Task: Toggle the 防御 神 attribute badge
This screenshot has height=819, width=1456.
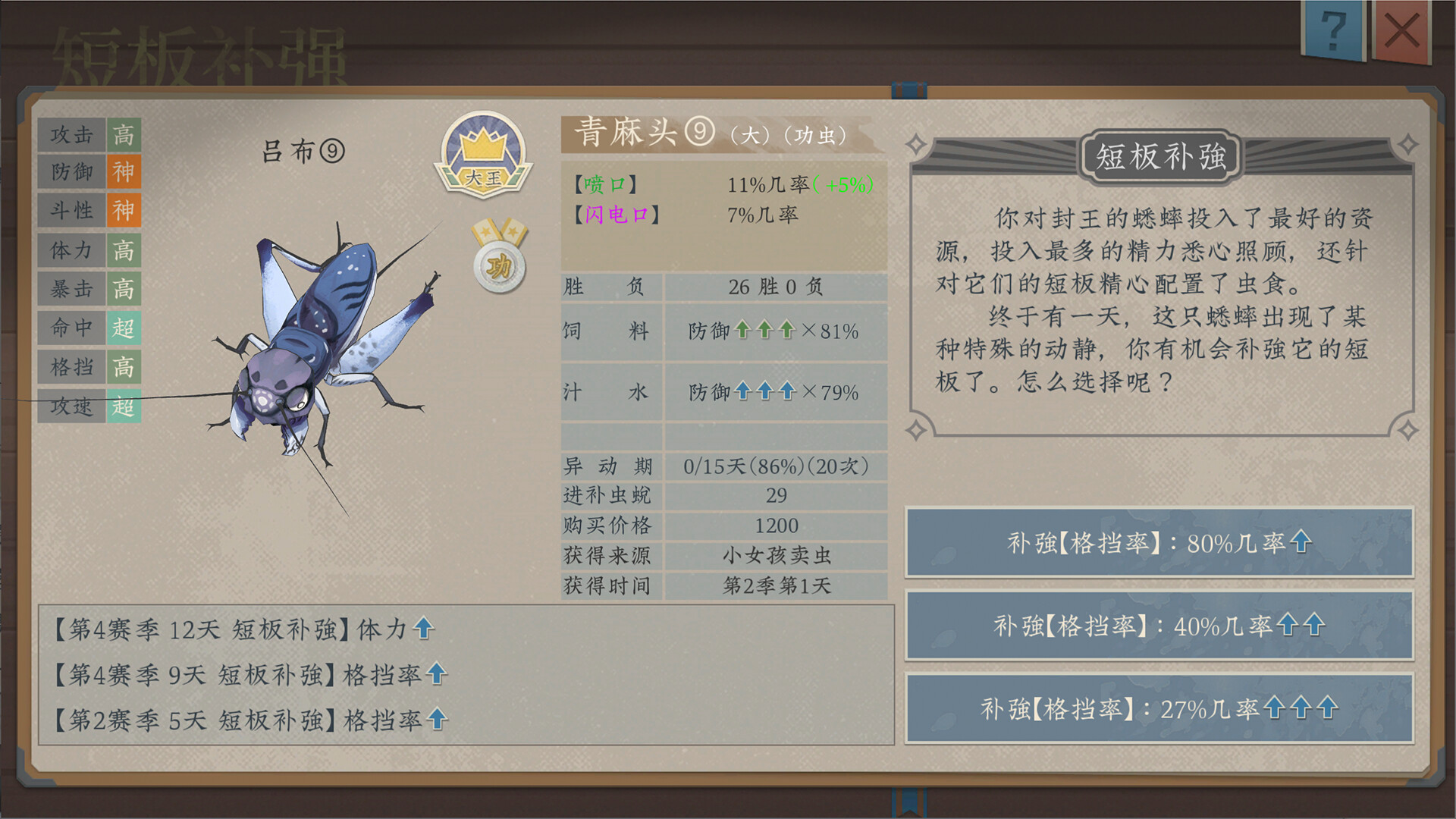Action: click(125, 174)
